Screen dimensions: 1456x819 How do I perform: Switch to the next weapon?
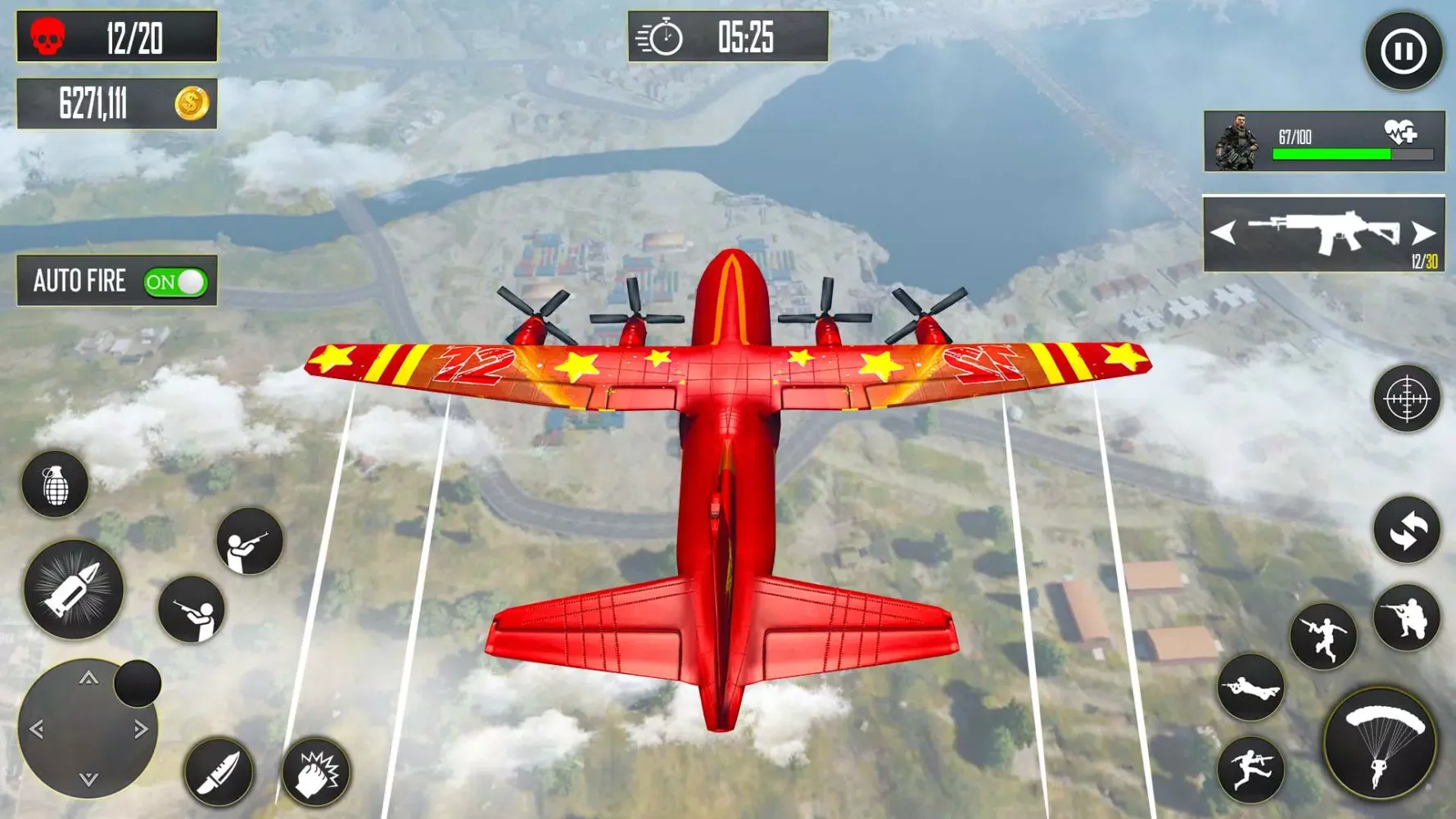[x=1423, y=233]
